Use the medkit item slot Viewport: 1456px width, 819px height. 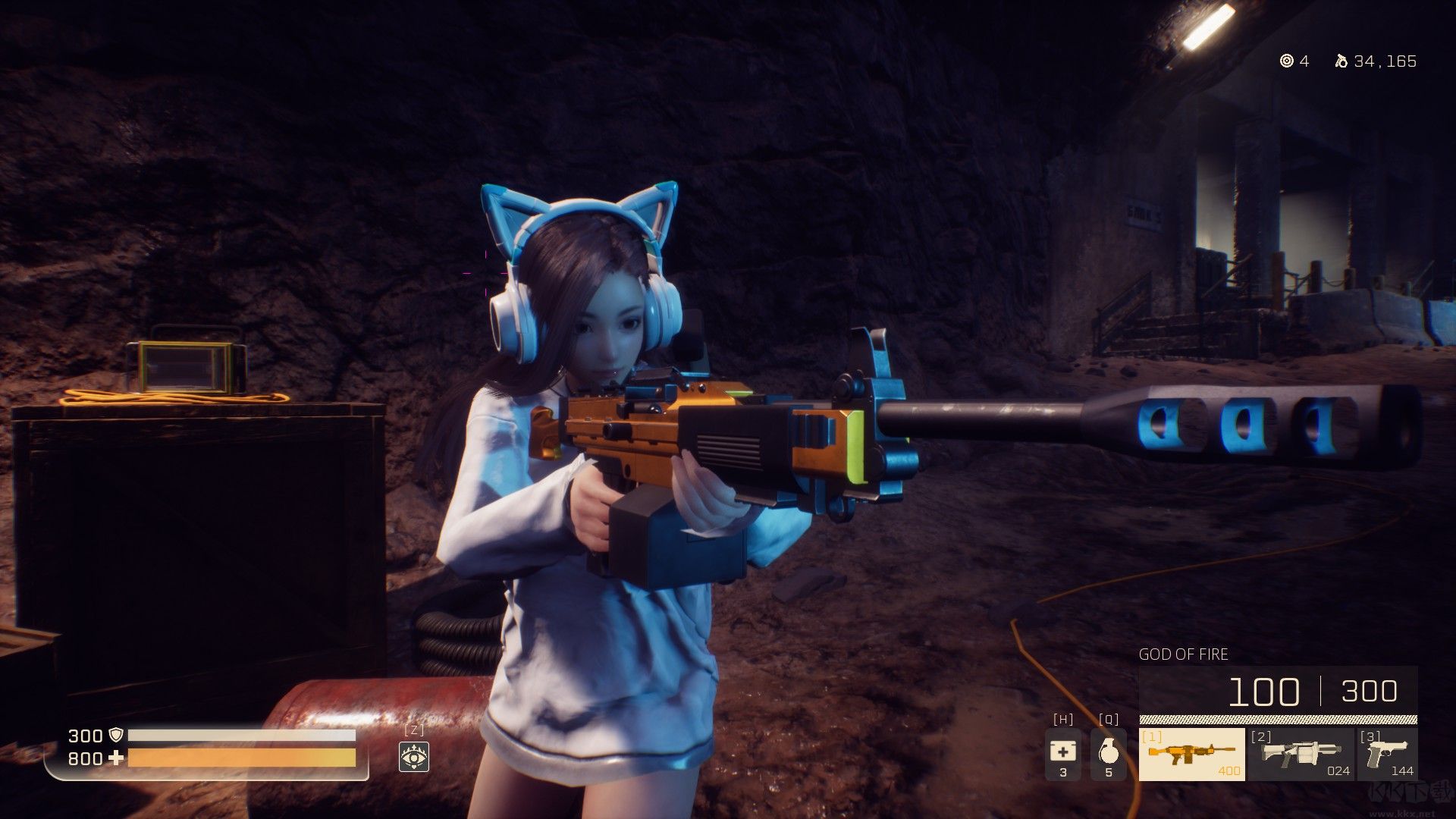click(1062, 754)
